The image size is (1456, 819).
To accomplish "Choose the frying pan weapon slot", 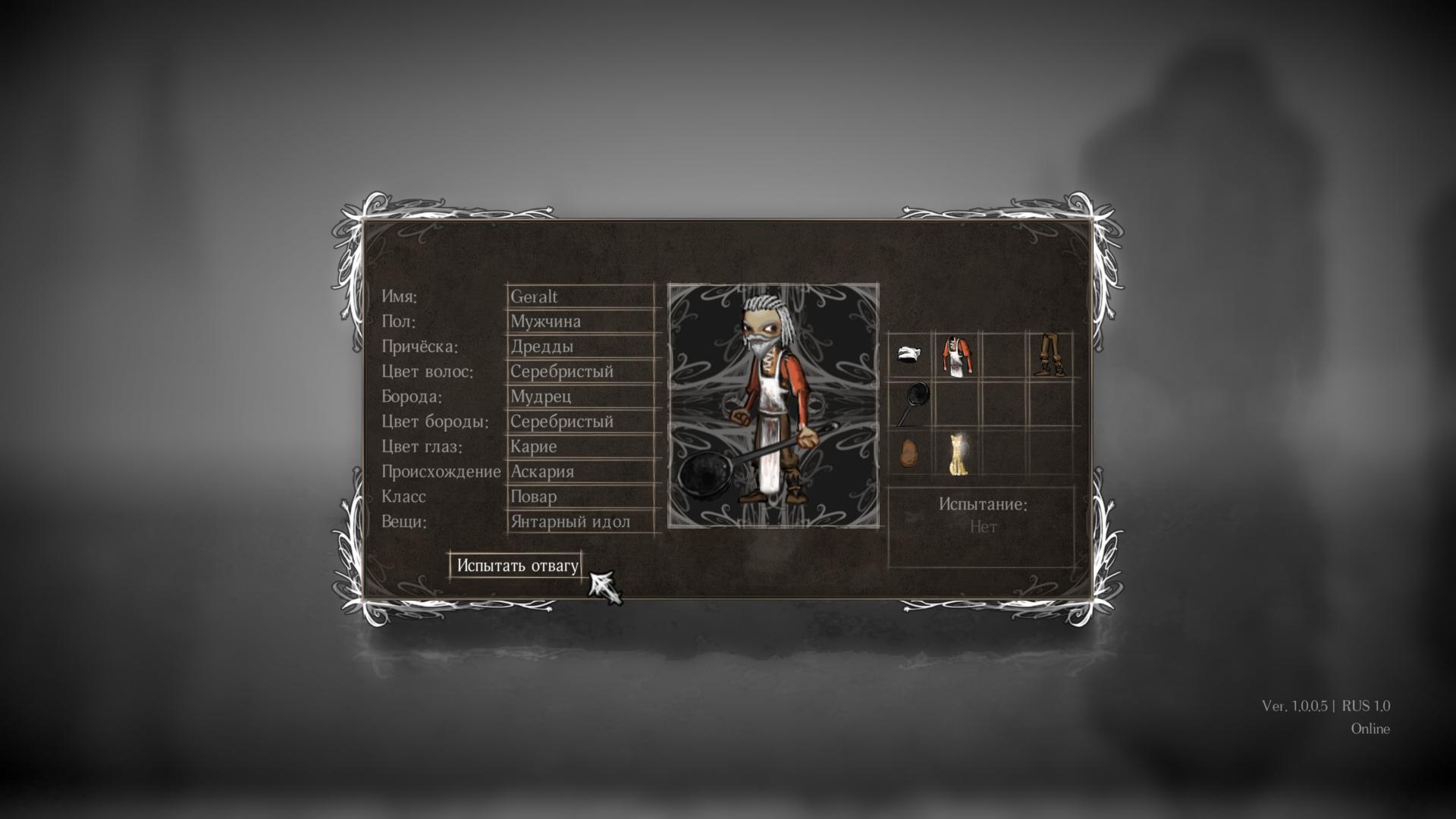I will pyautogui.click(x=912, y=403).
